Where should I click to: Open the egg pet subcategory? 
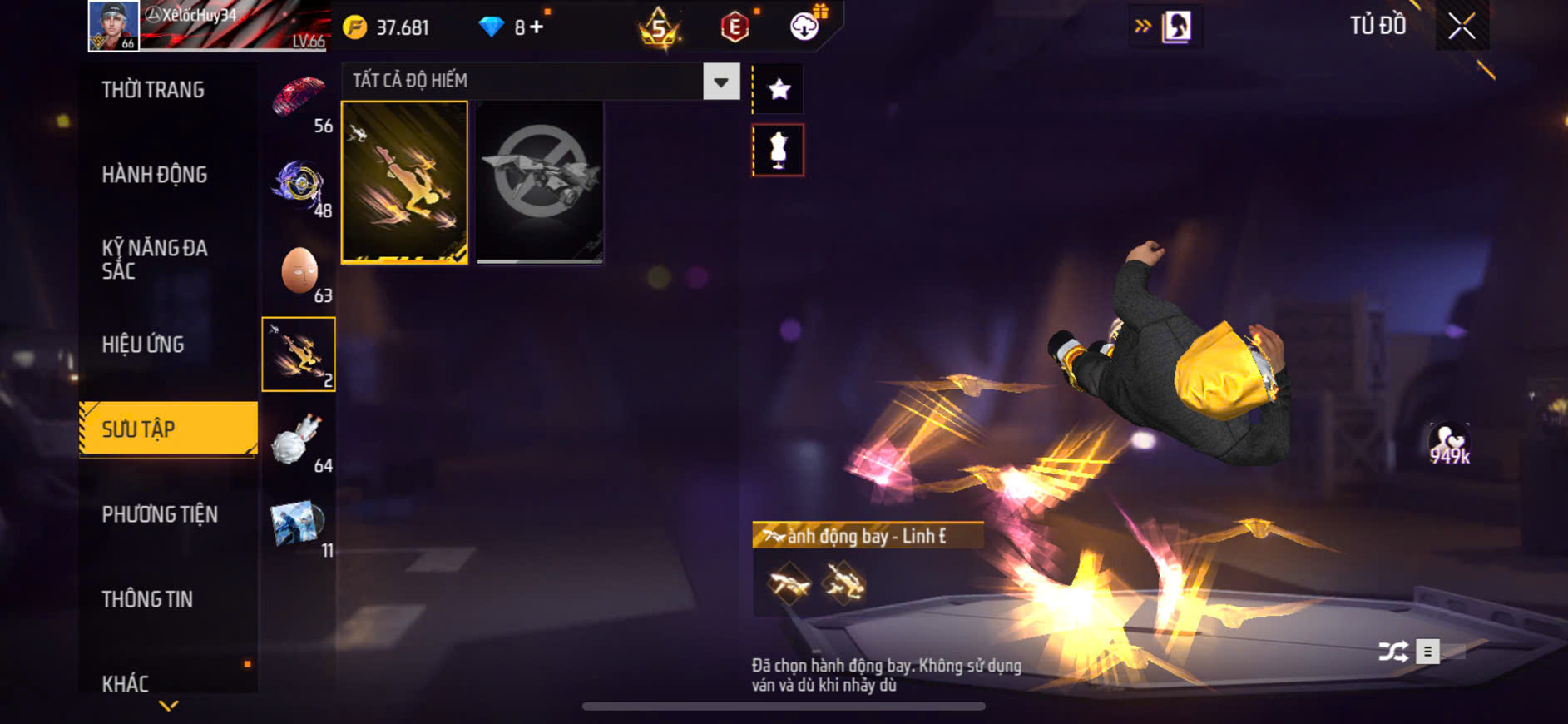coord(299,271)
